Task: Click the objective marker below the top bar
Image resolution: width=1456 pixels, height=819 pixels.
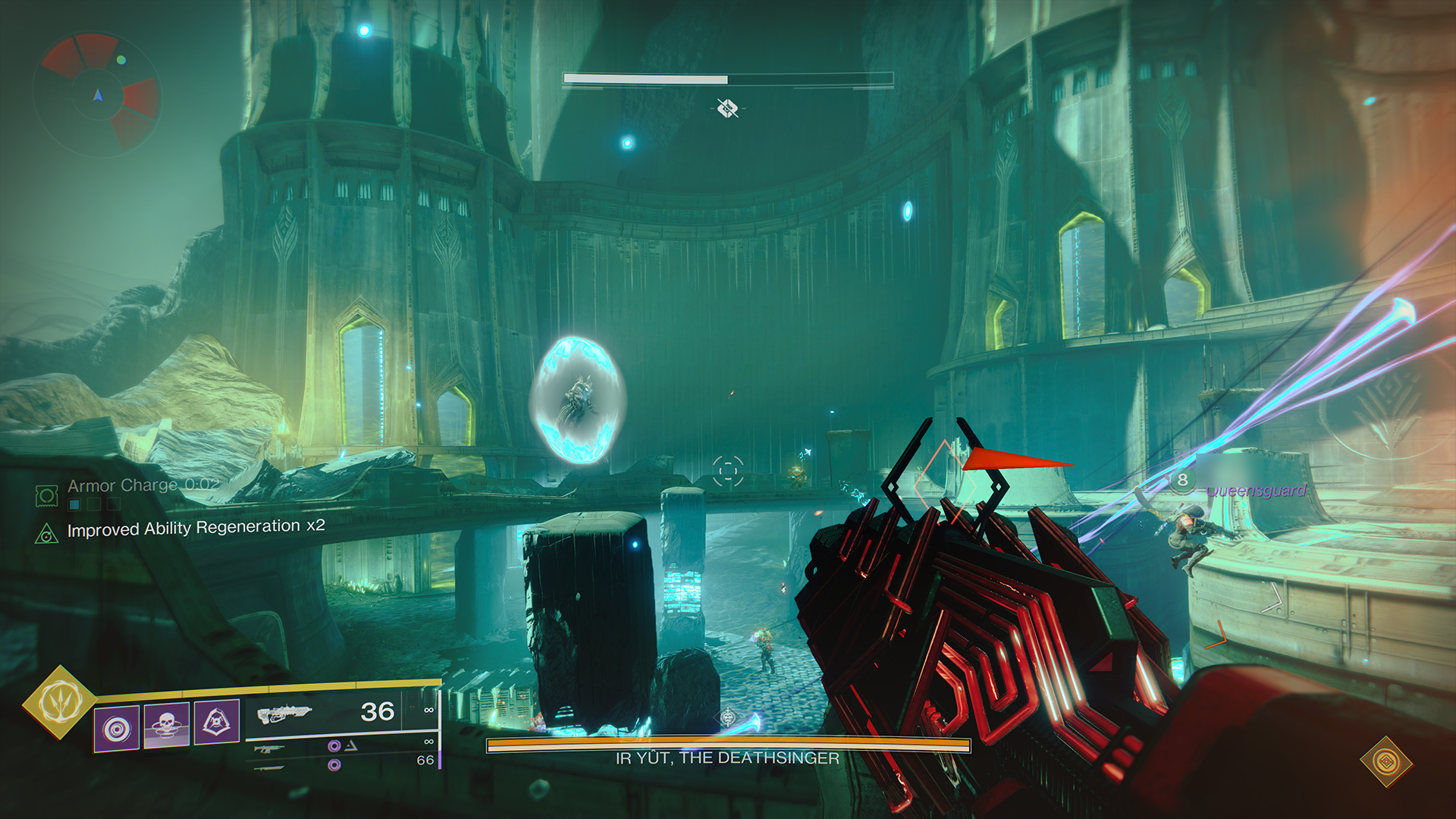Action: click(727, 108)
